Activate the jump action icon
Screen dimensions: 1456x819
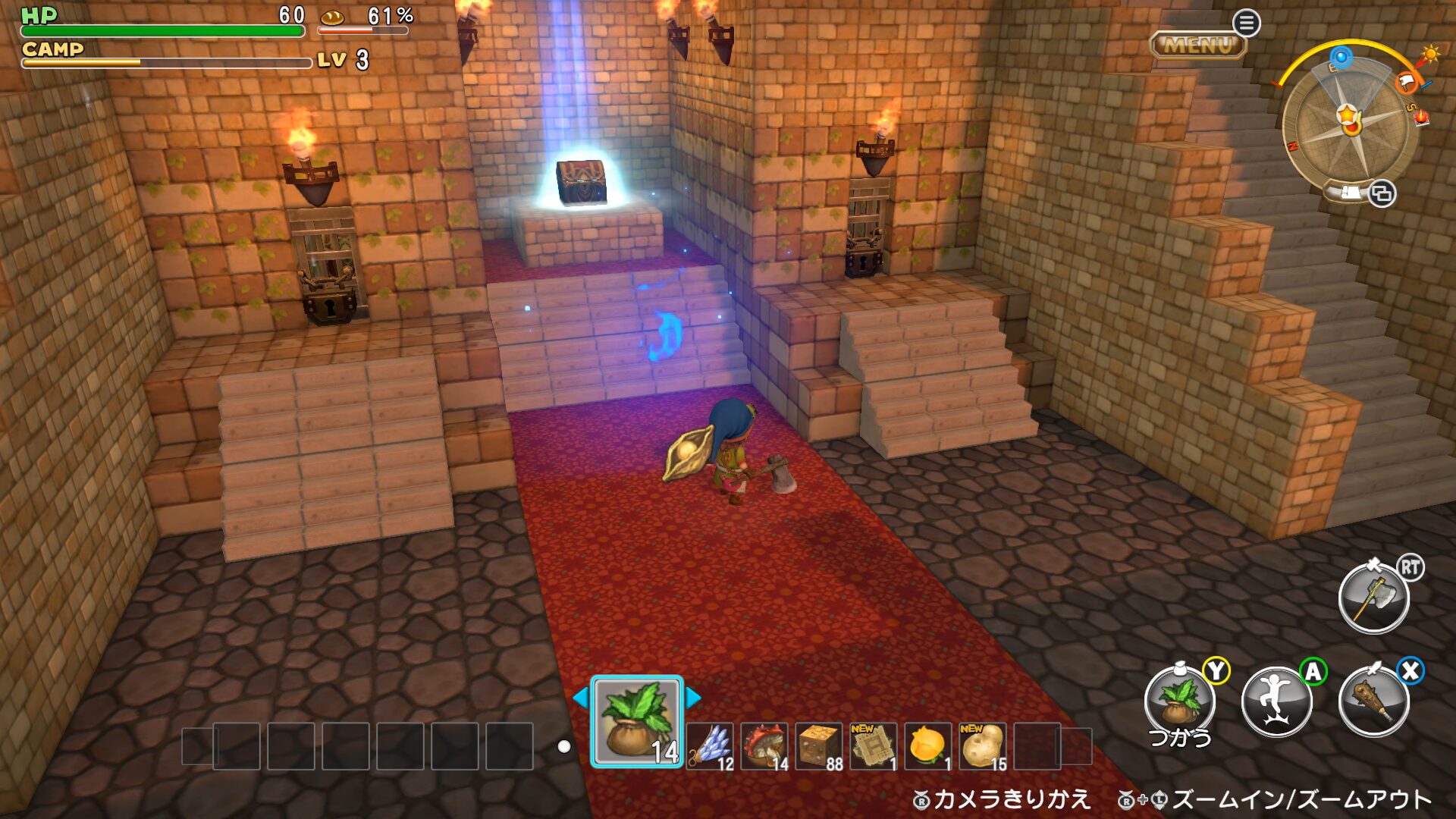1277,701
